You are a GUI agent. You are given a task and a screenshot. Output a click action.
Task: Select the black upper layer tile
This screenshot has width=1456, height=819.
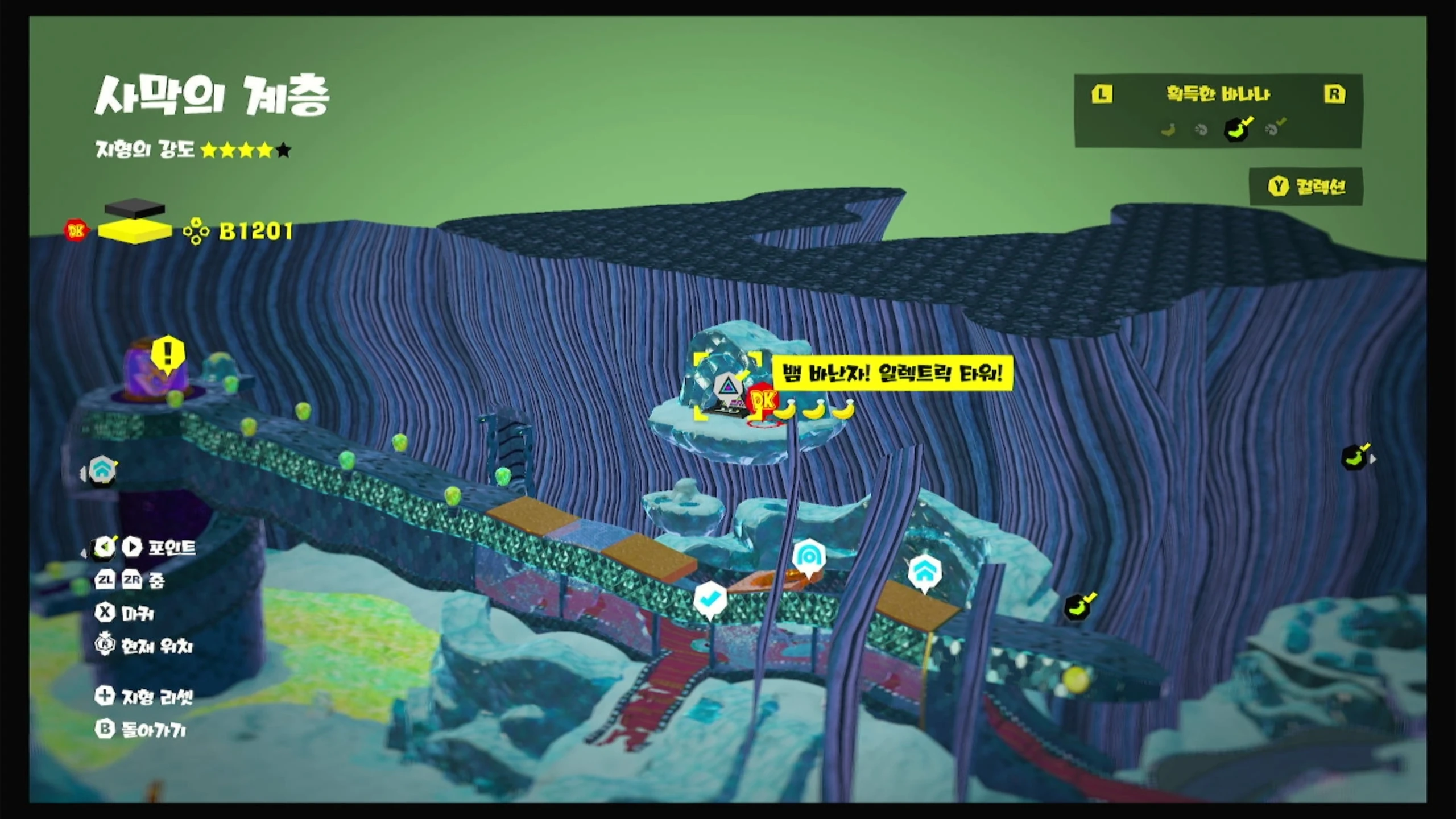[135, 208]
